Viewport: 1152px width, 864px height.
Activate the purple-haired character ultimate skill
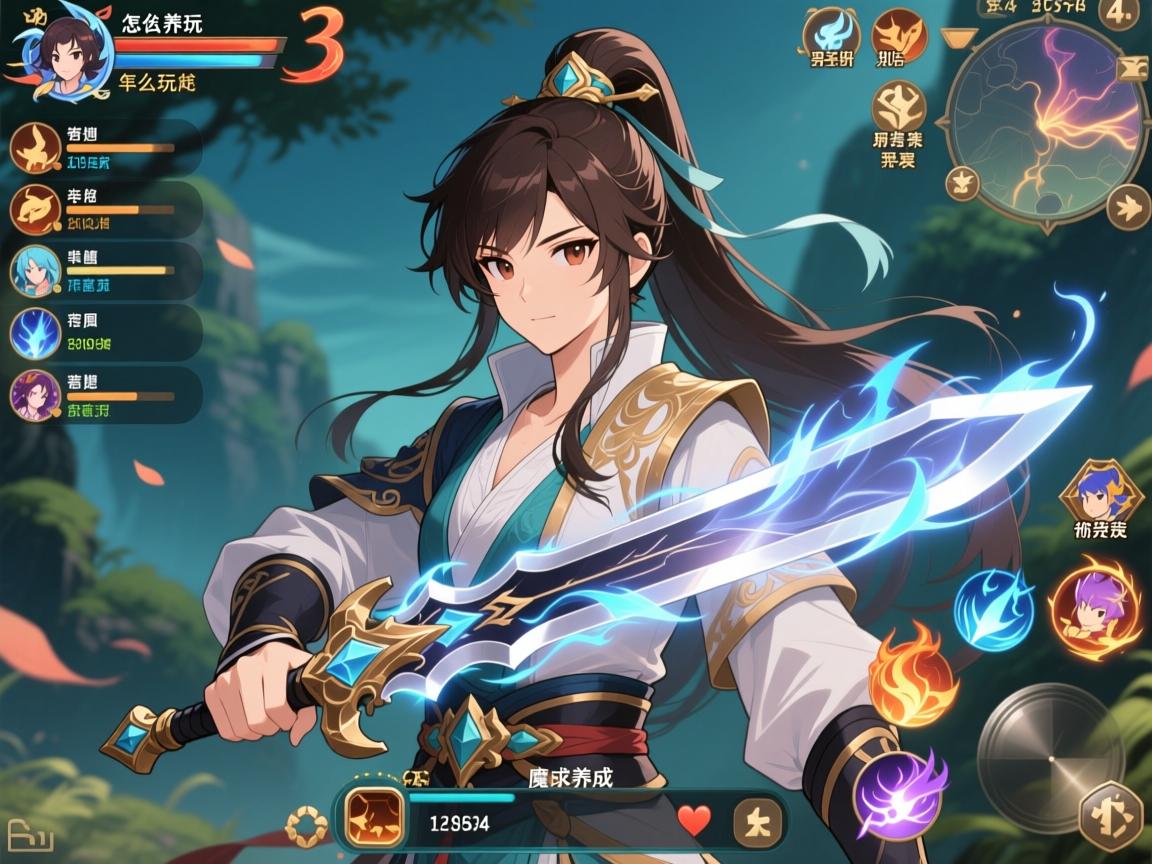tap(1095, 608)
